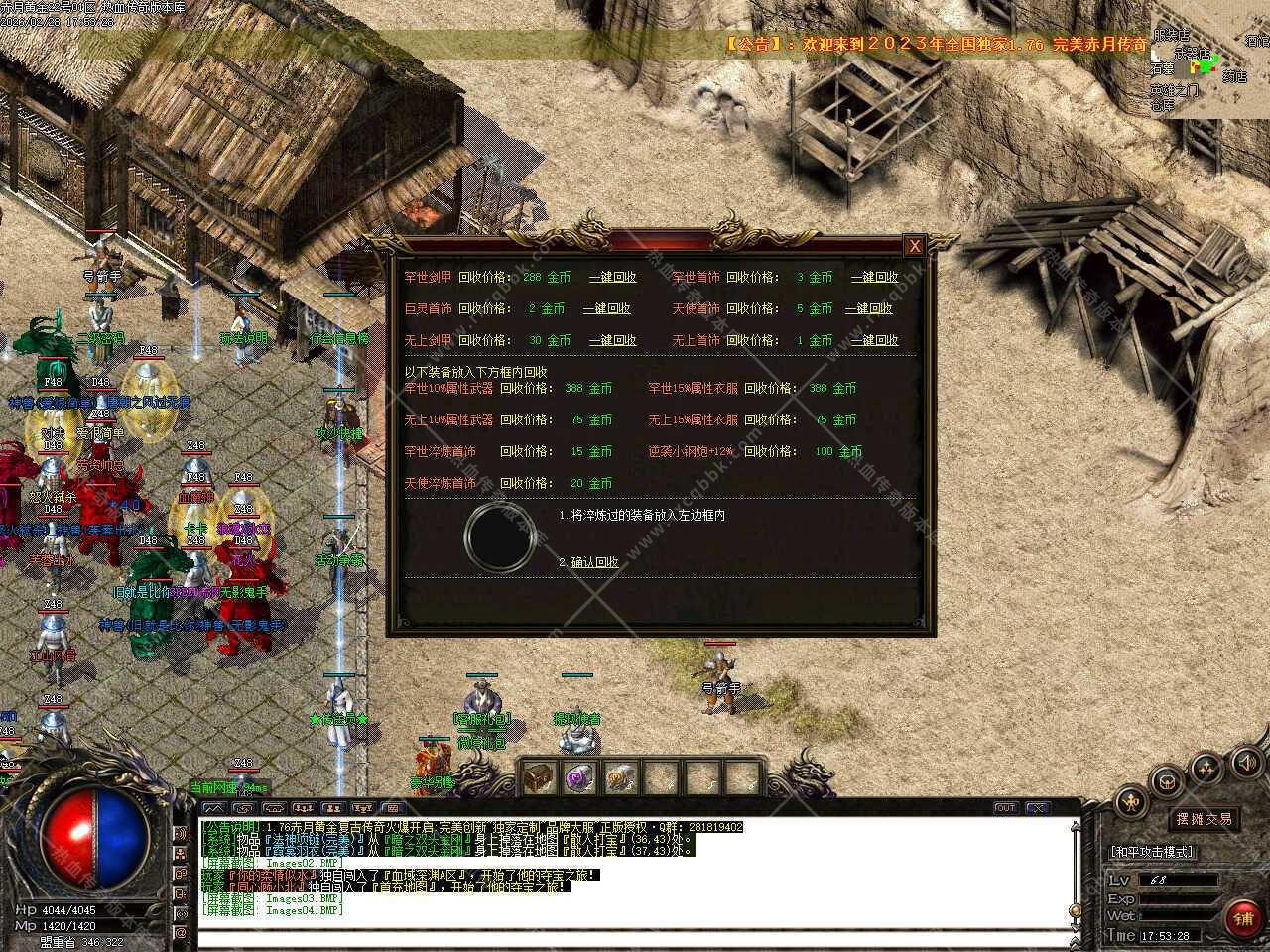Focus the chat input field
This screenshot has width=1270, height=952.
pyautogui.click(x=635, y=936)
